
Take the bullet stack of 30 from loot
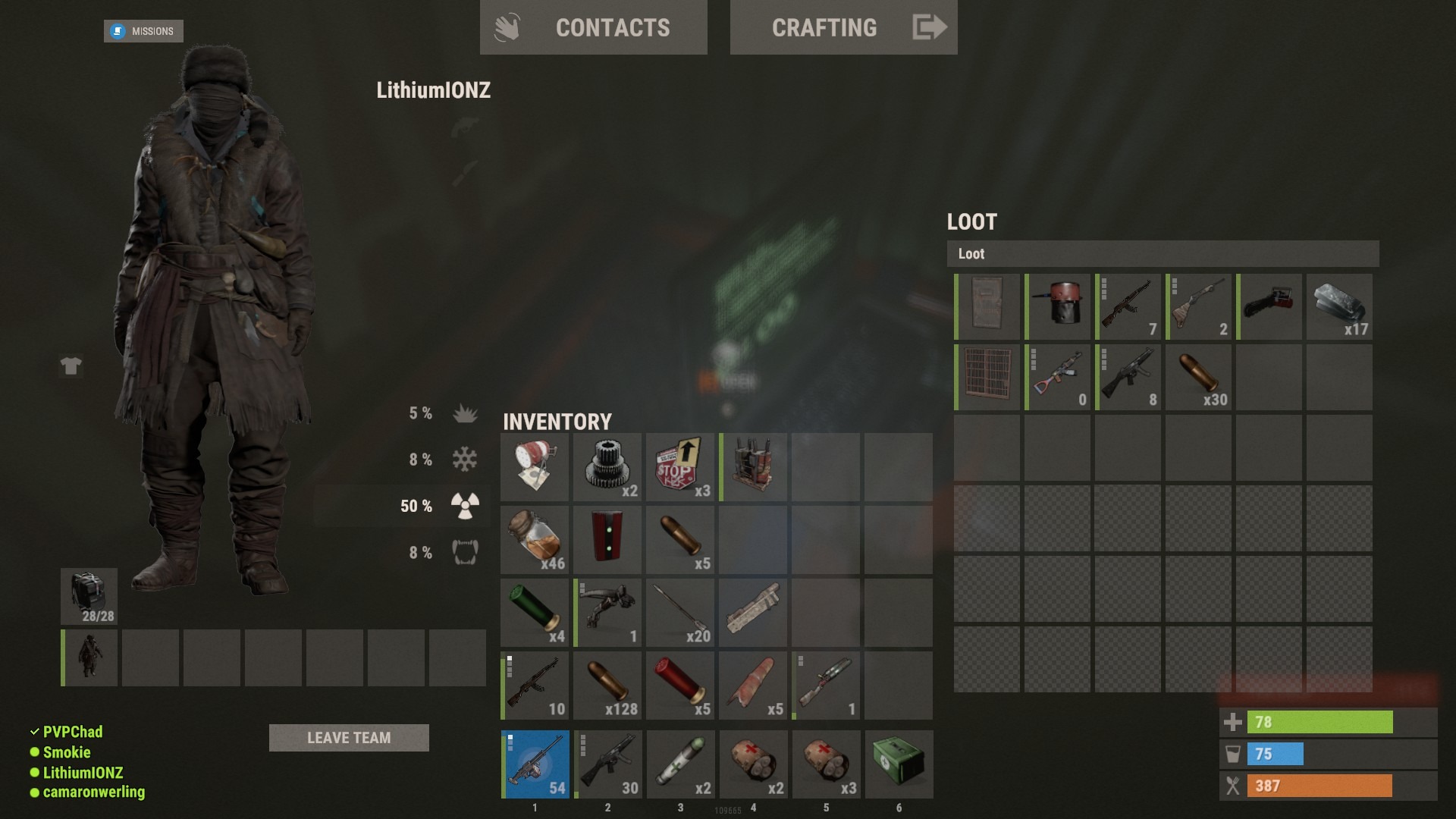coord(1198,377)
